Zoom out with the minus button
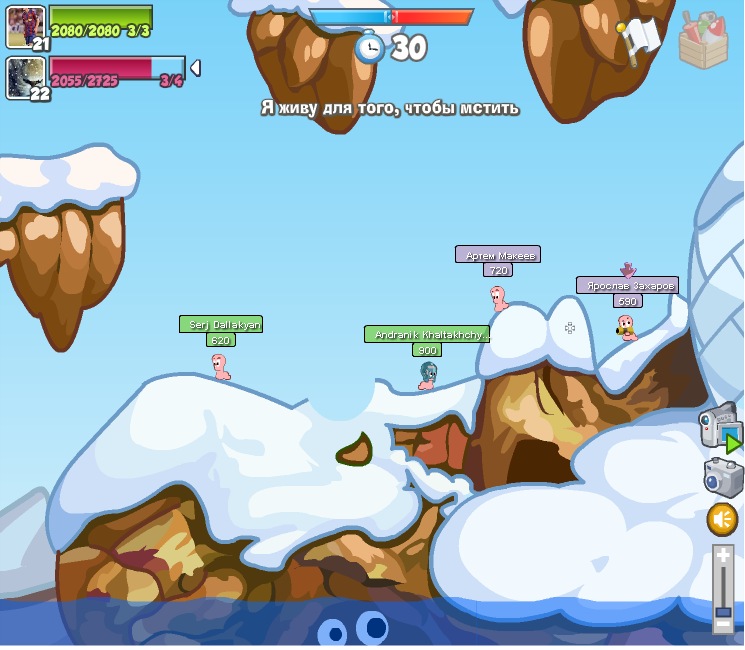 pyautogui.click(x=723, y=625)
